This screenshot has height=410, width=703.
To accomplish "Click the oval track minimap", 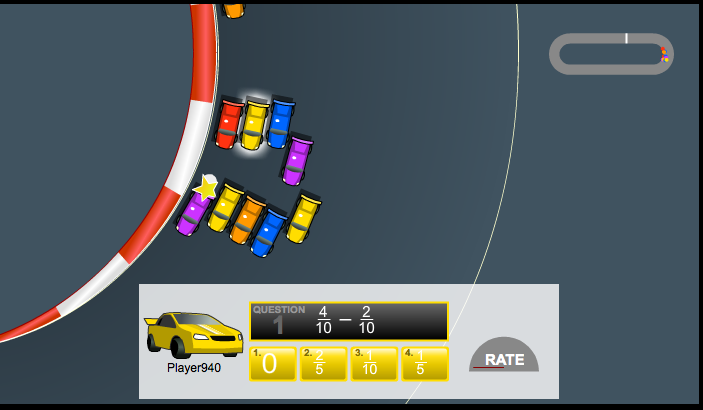I will [611, 53].
